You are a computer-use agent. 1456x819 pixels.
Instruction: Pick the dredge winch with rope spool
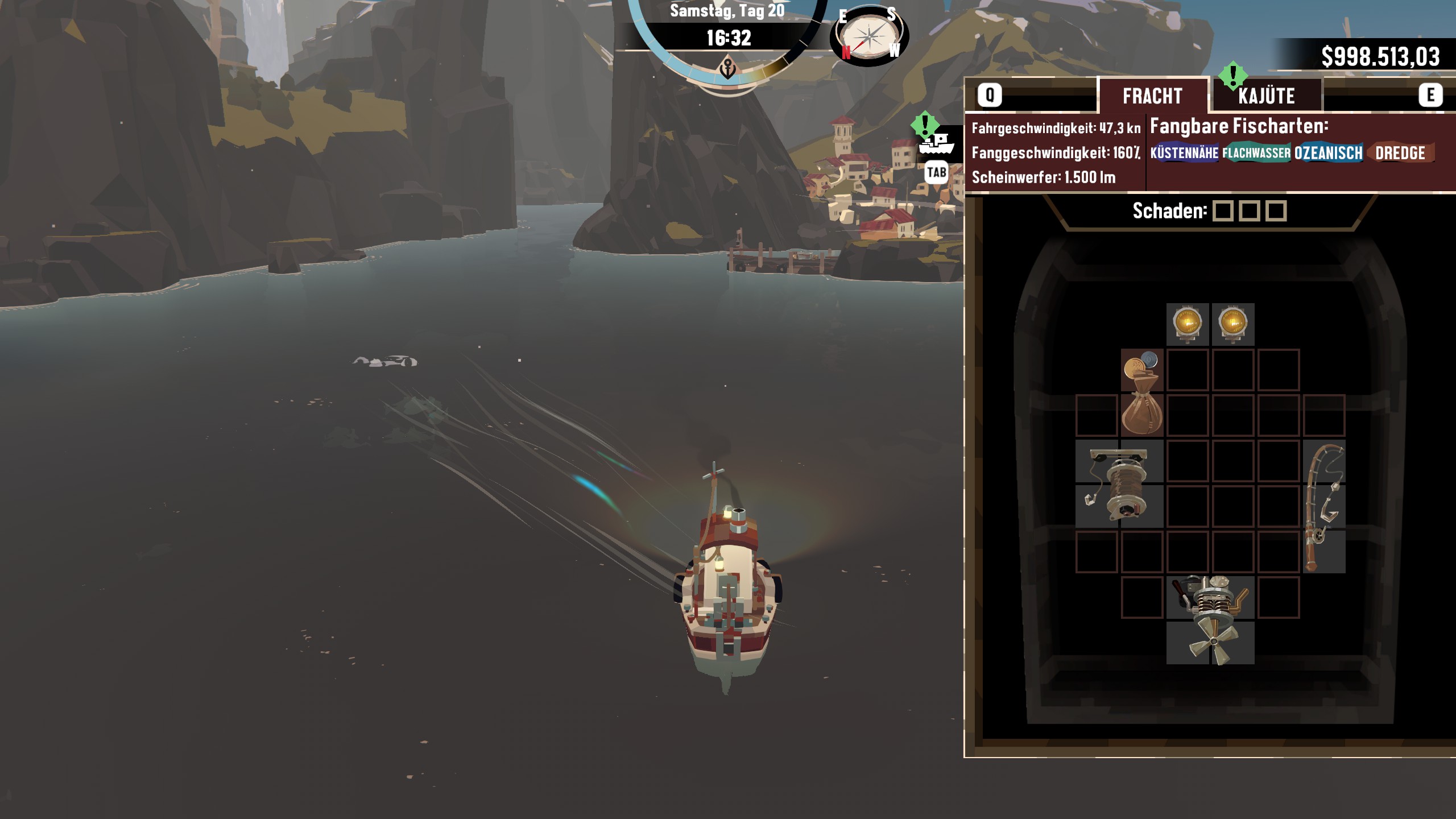pos(1119,483)
